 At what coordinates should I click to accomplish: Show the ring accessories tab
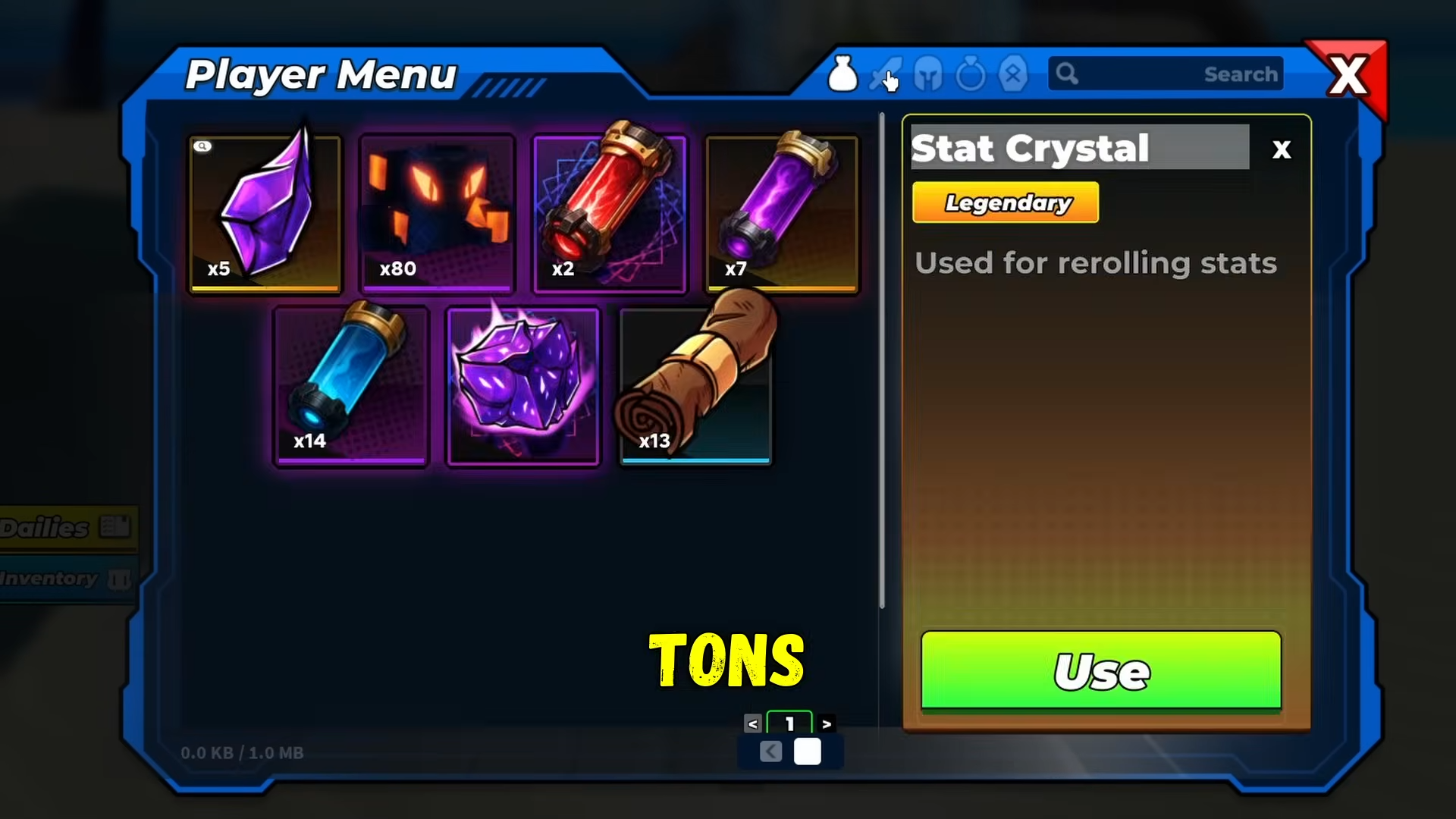[971, 75]
